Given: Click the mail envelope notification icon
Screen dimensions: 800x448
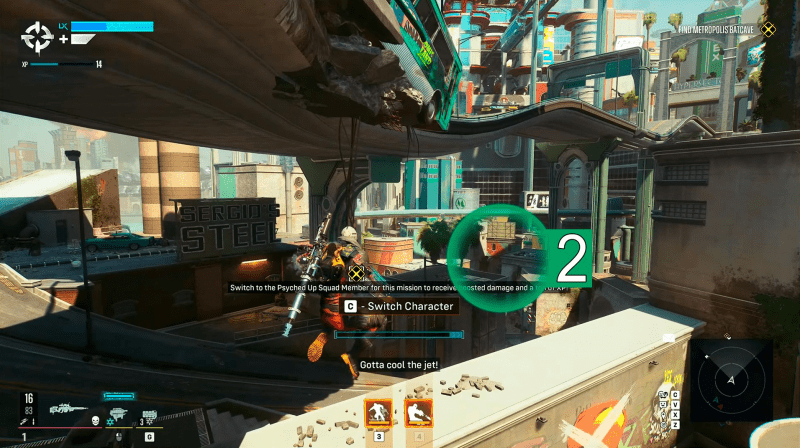Looking at the screenshot, I should [668, 338].
